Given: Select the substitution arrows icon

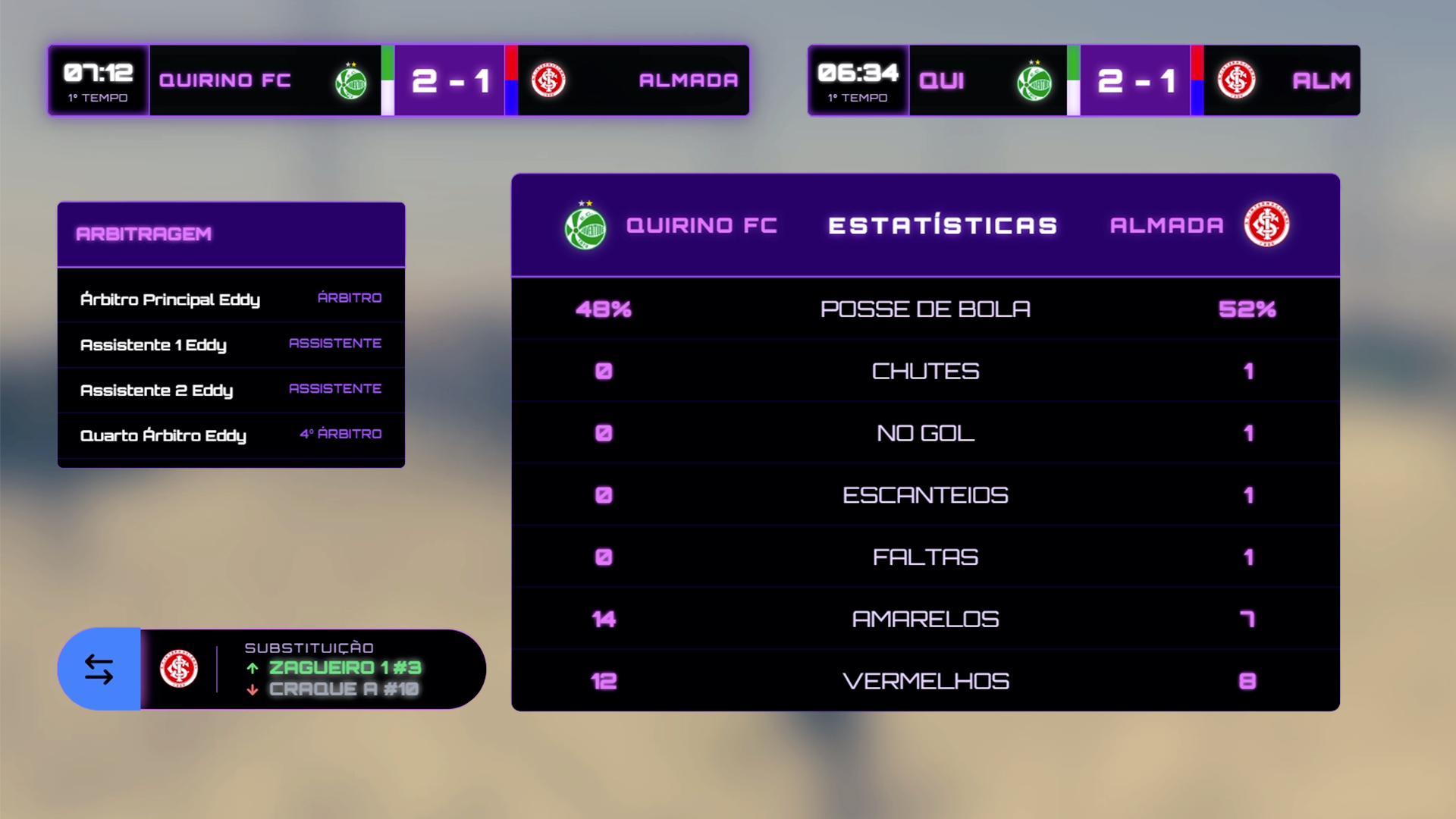Looking at the screenshot, I should point(99,670).
